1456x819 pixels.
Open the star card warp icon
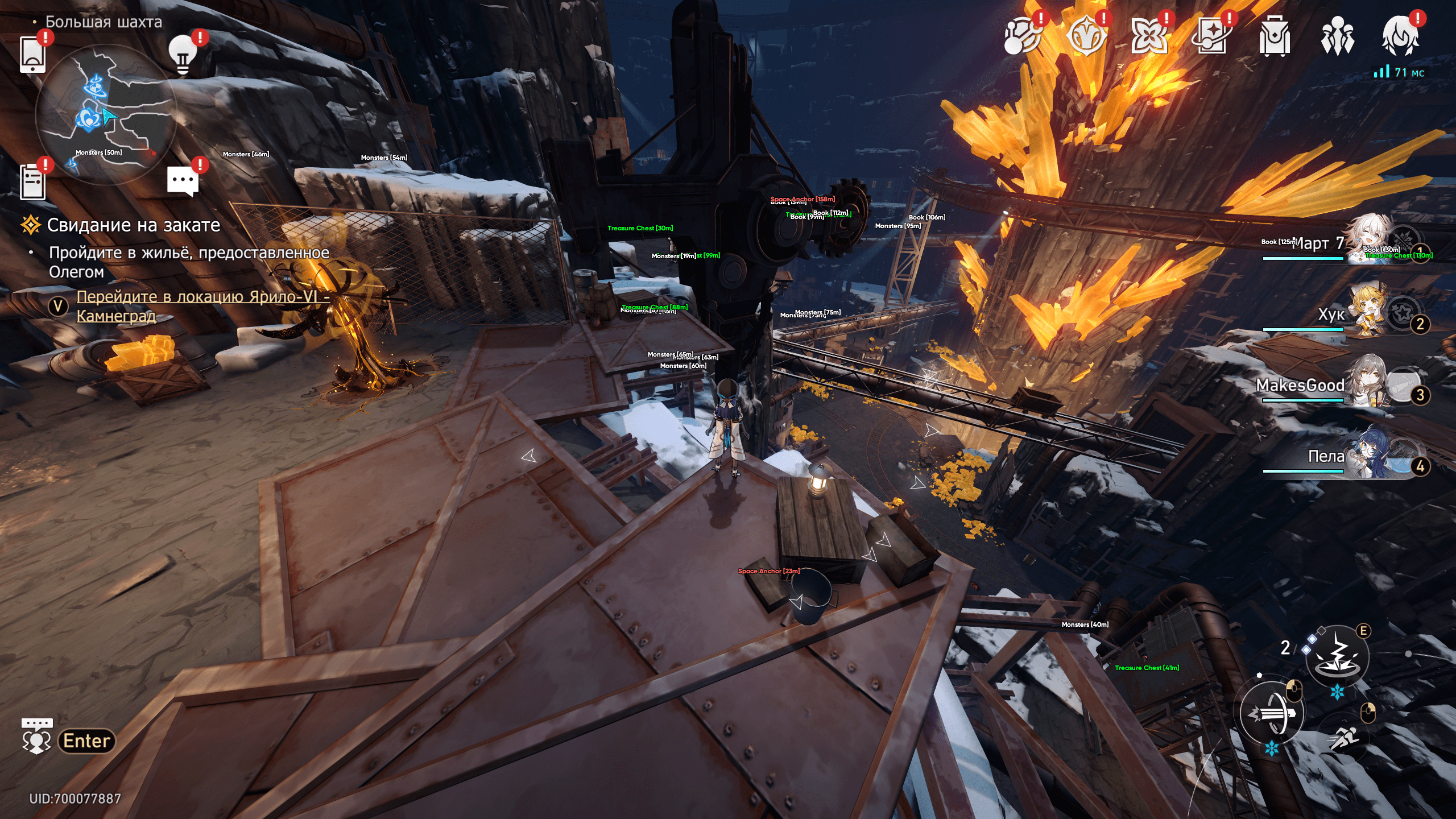(1212, 37)
